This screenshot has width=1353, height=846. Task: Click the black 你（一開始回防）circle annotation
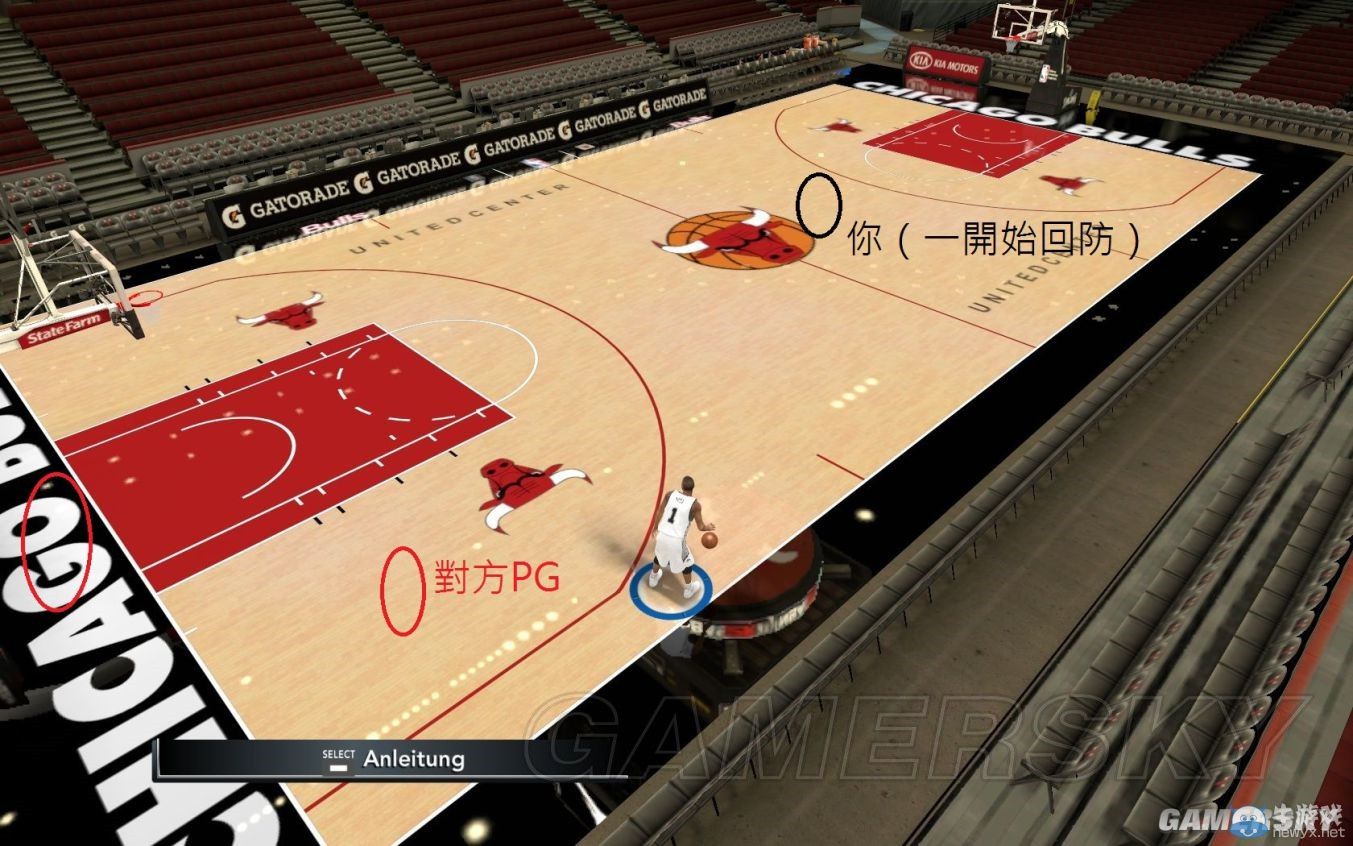point(818,207)
